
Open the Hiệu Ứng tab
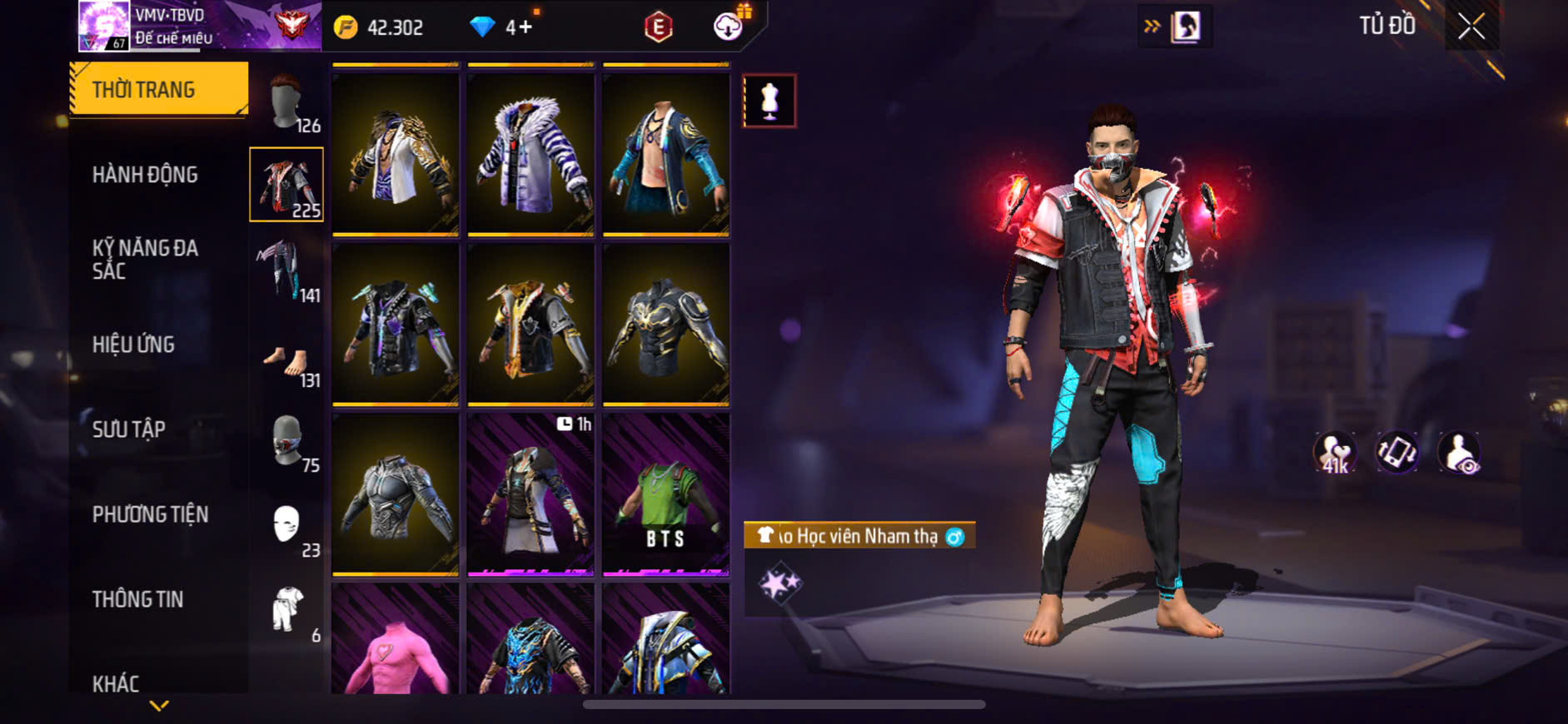[134, 345]
